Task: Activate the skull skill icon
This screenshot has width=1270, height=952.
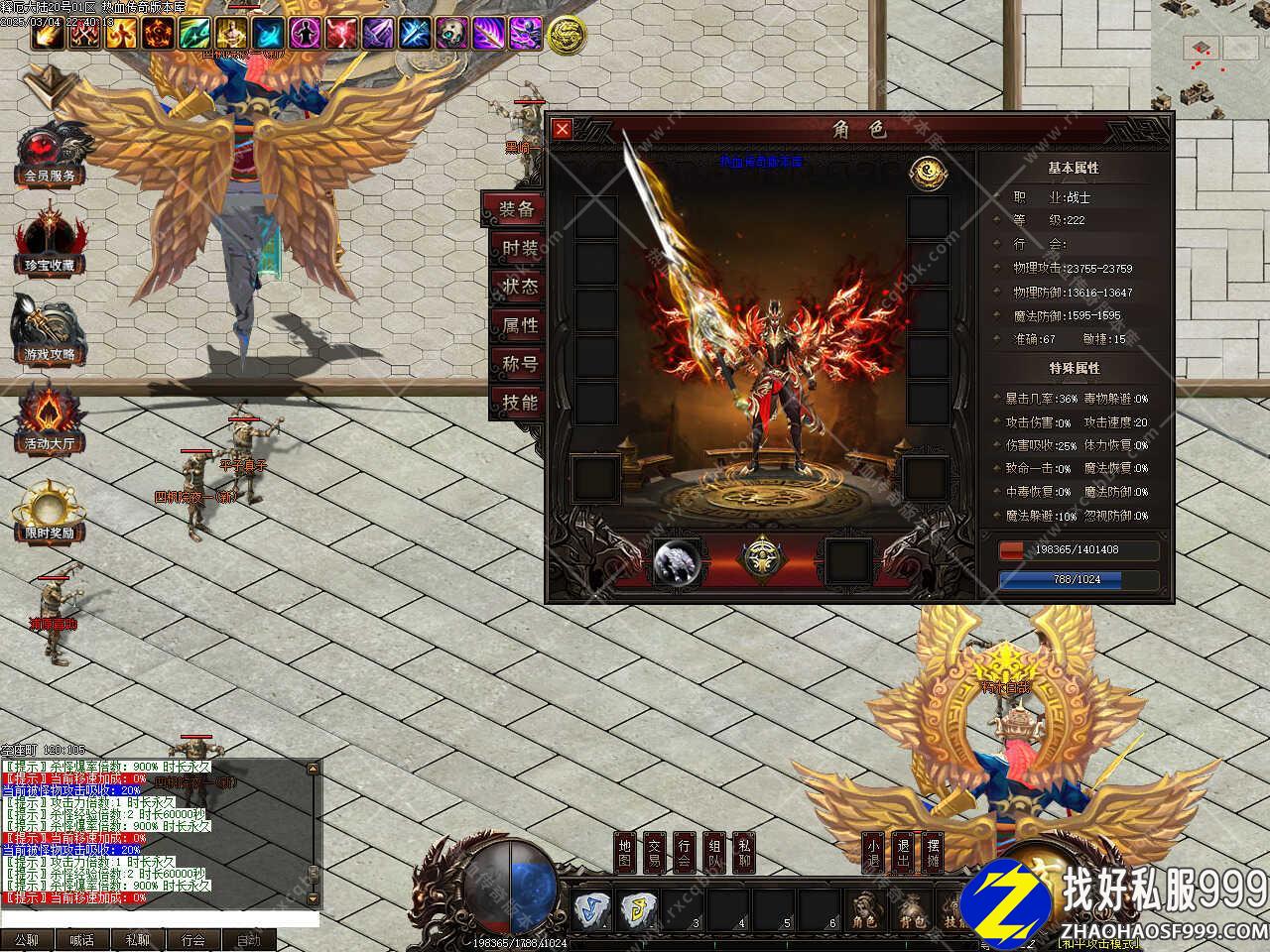Action: tap(451, 34)
